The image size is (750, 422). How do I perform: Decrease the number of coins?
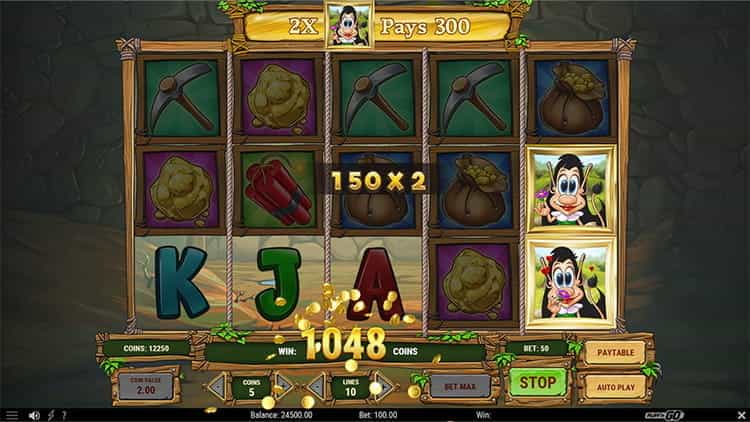(x=217, y=385)
